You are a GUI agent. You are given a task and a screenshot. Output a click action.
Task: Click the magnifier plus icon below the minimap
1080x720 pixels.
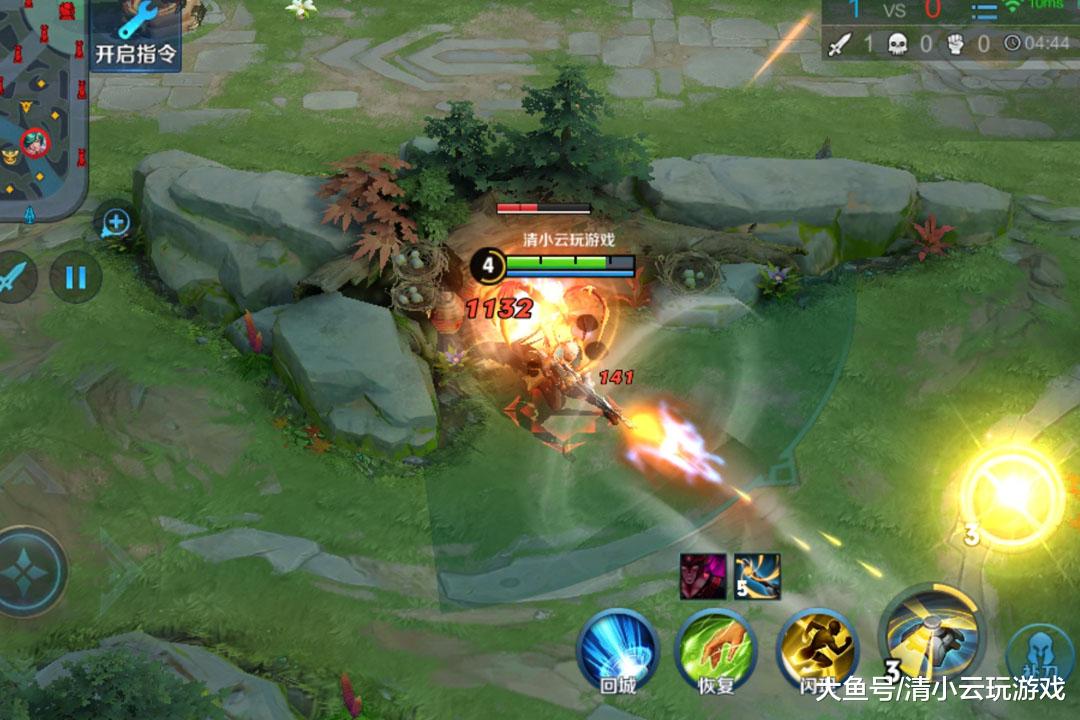(116, 222)
